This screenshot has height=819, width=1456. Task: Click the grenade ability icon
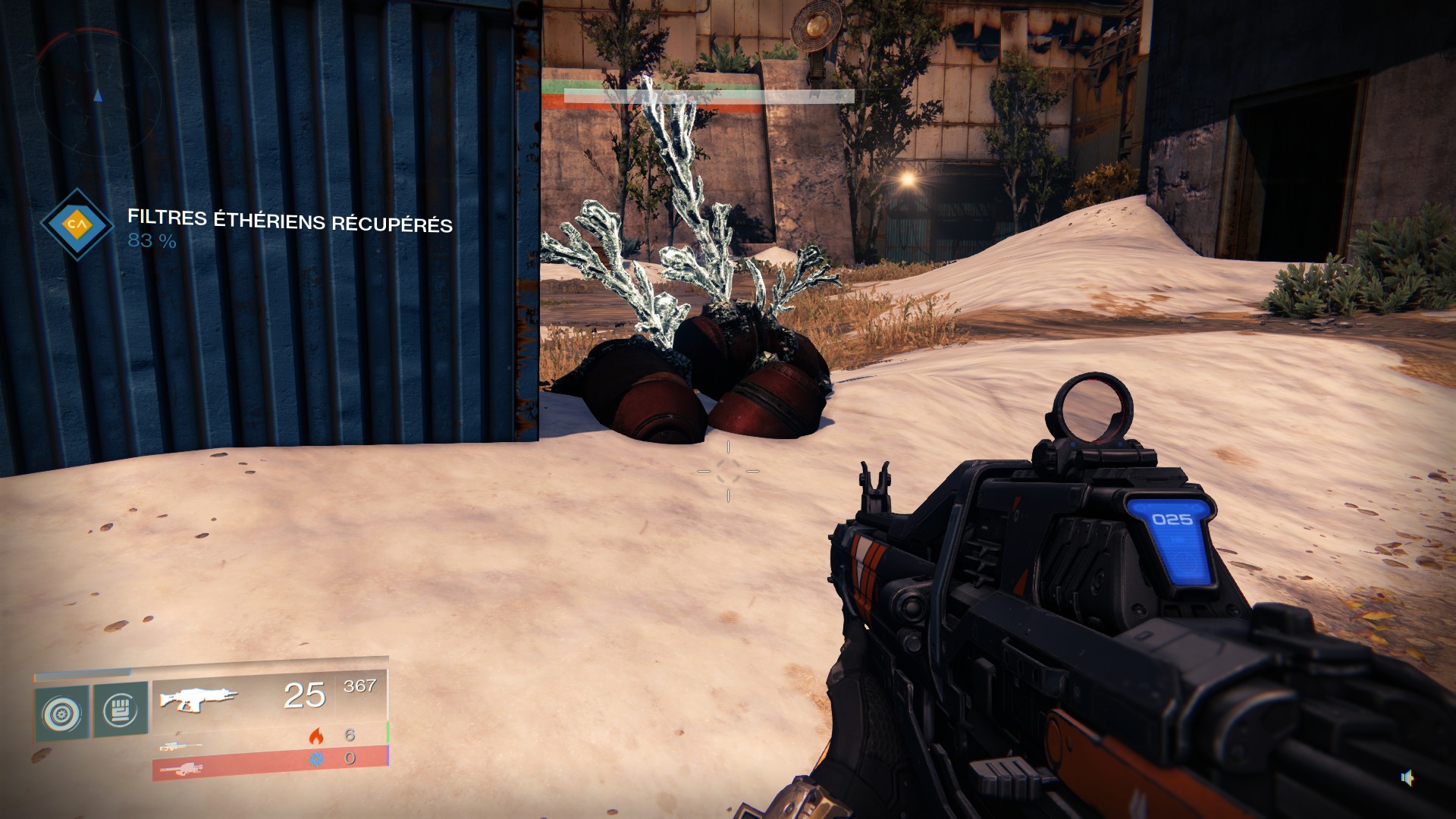click(x=62, y=713)
